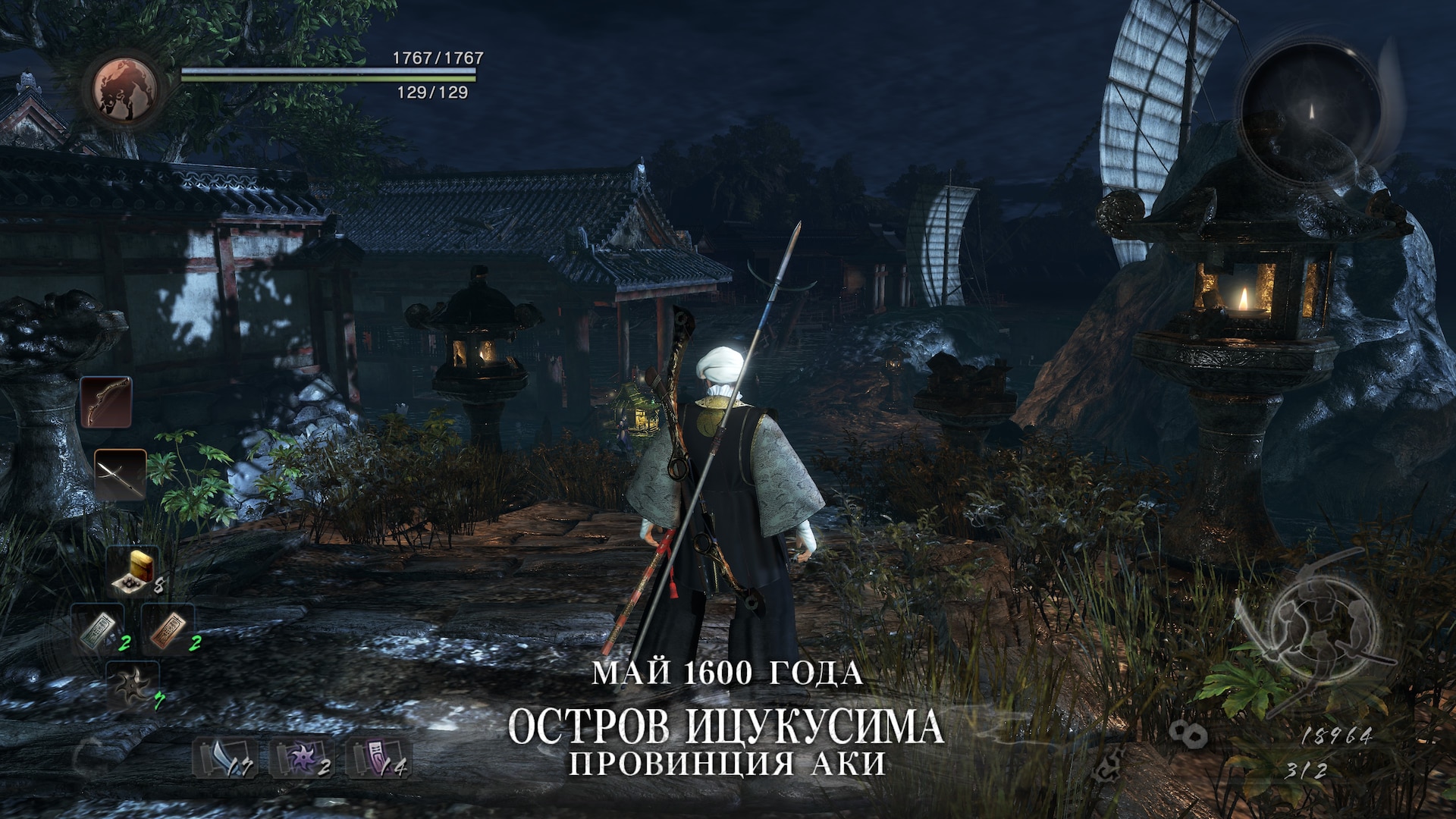The image size is (1456, 819).
Task: Click the guardian spirit portrait icon
Action: [125, 89]
